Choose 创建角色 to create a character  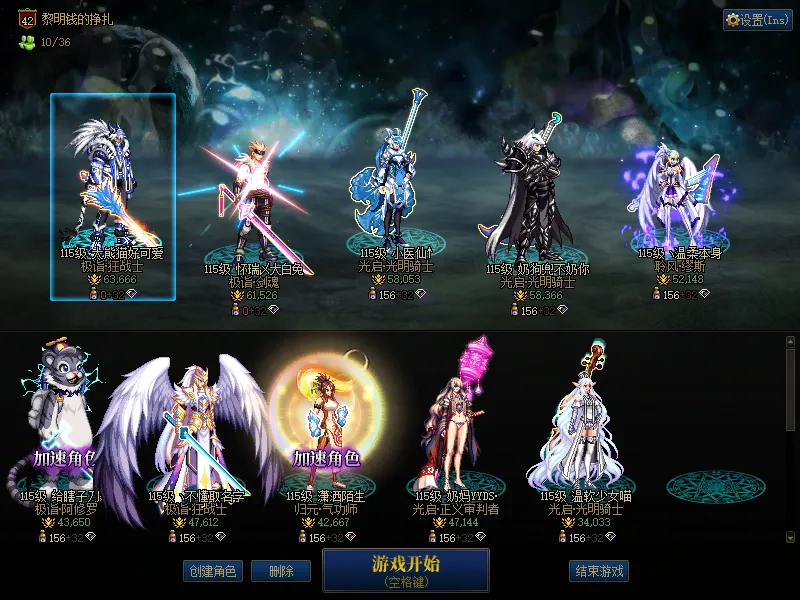coord(211,571)
